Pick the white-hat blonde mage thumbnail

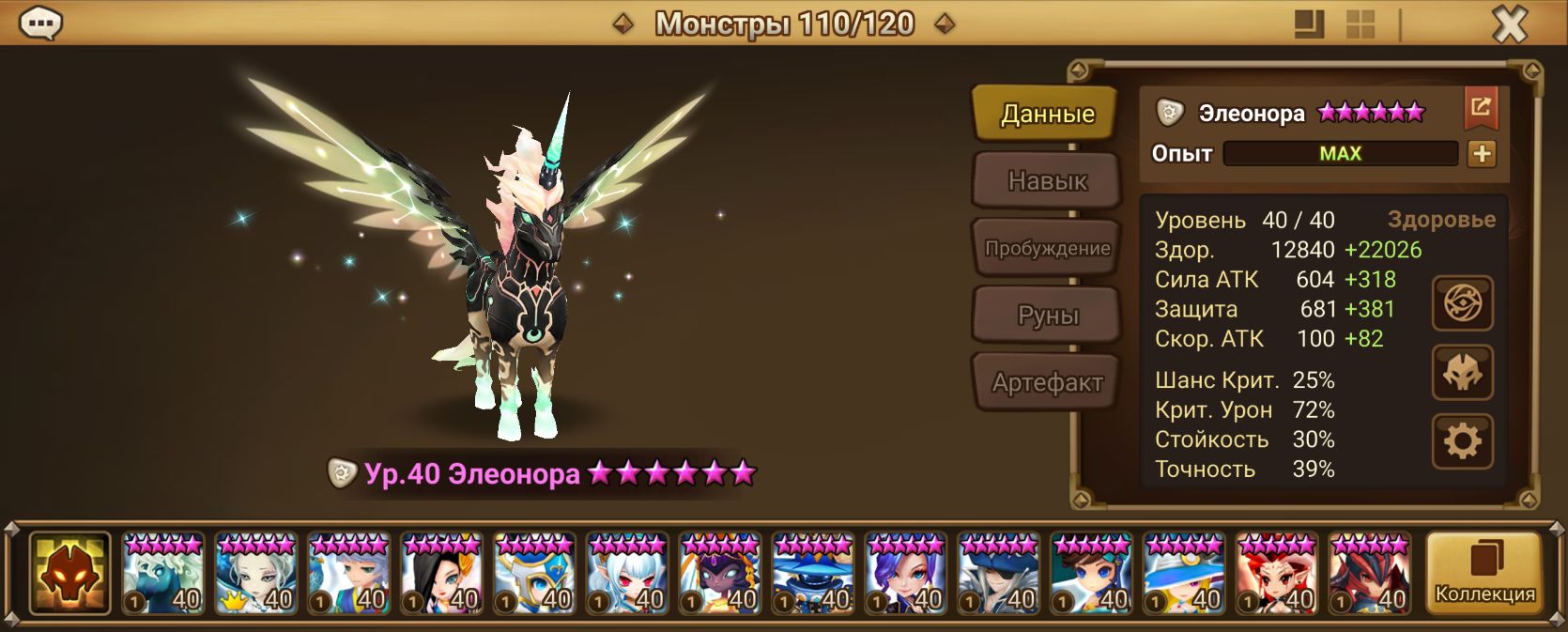coord(1184,574)
